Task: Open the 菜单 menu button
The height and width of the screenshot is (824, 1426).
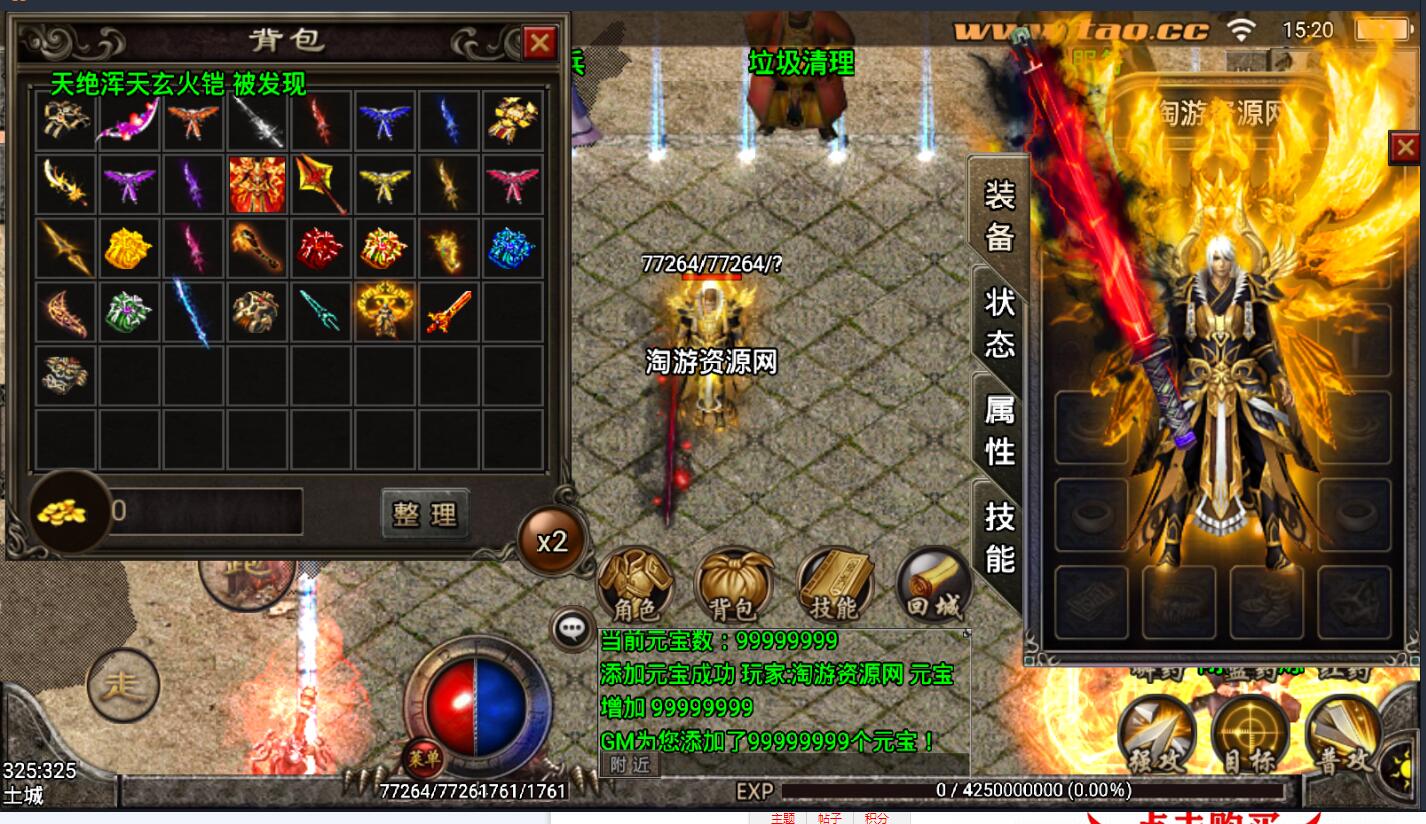Action: pos(423,759)
